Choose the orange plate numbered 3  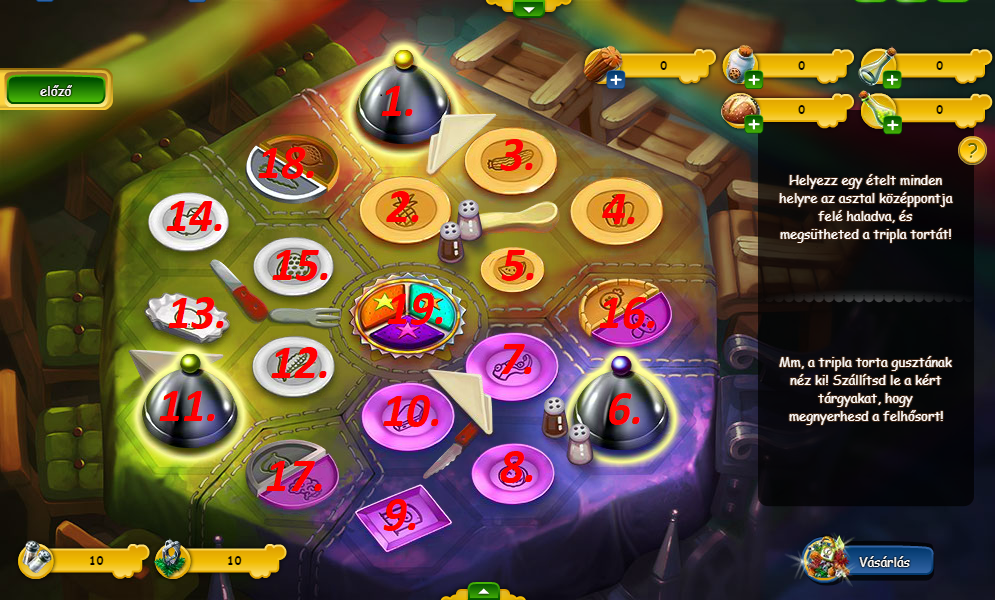510,157
